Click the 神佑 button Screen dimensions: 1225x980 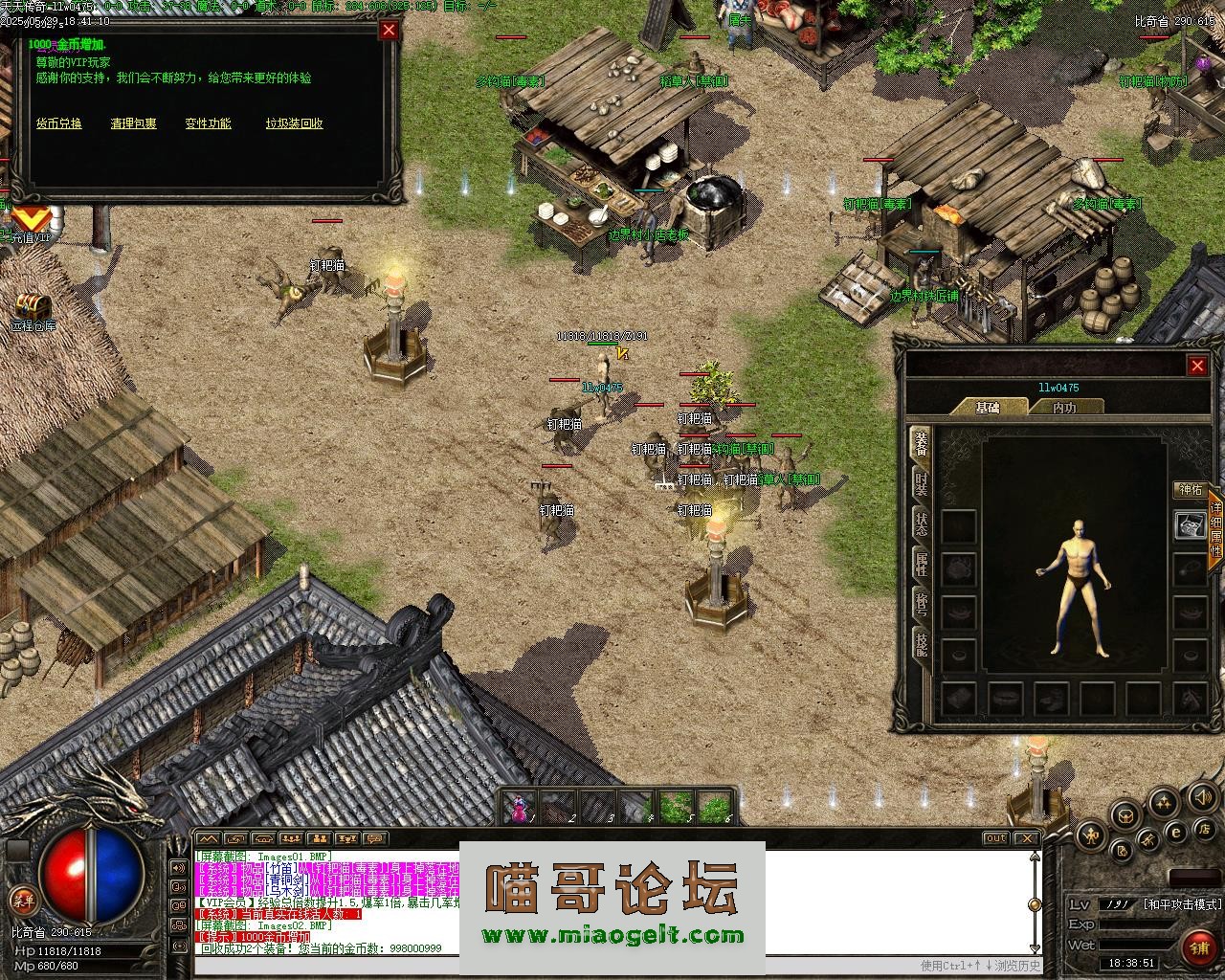(1191, 490)
